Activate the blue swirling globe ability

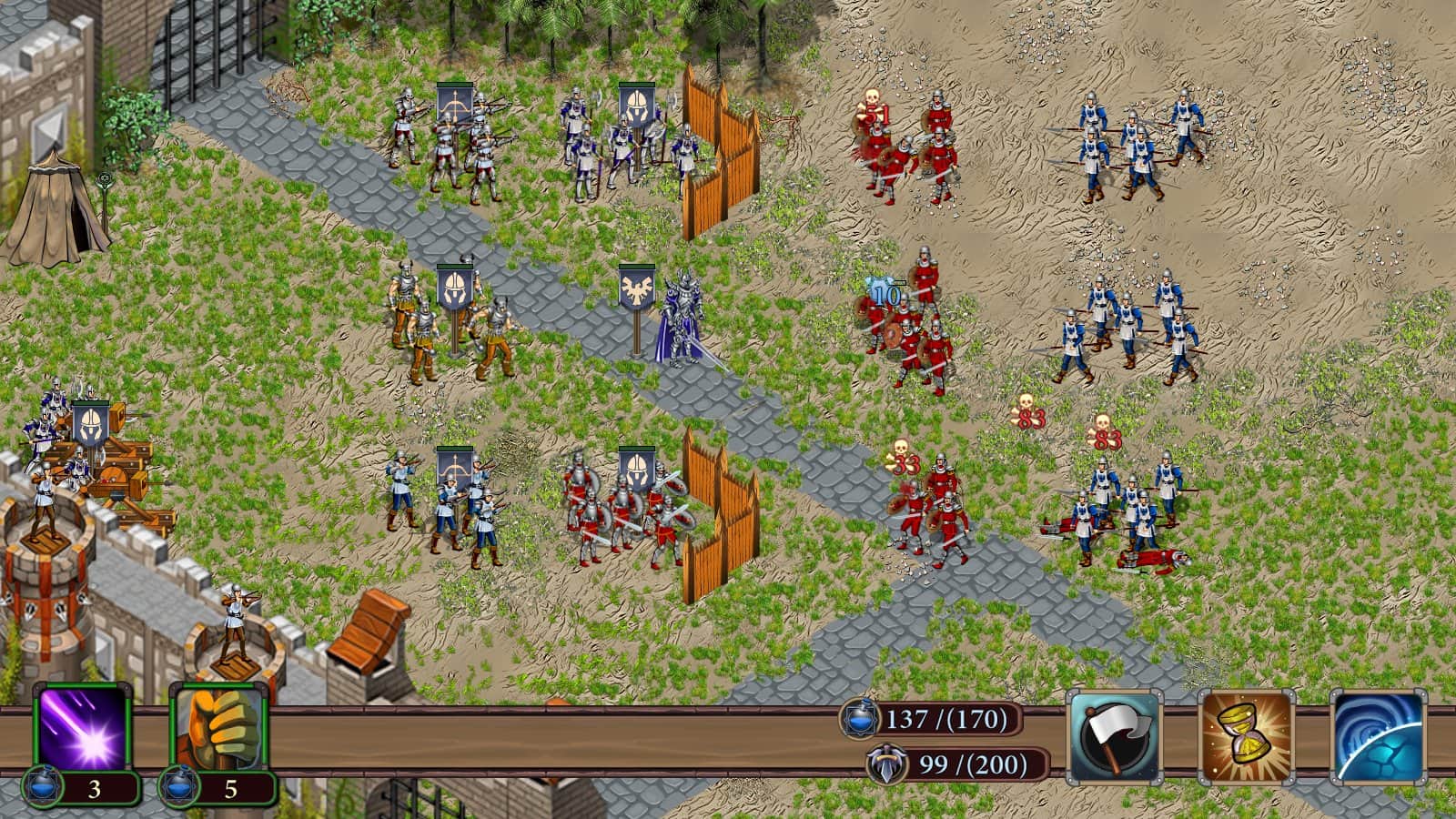[1378, 736]
